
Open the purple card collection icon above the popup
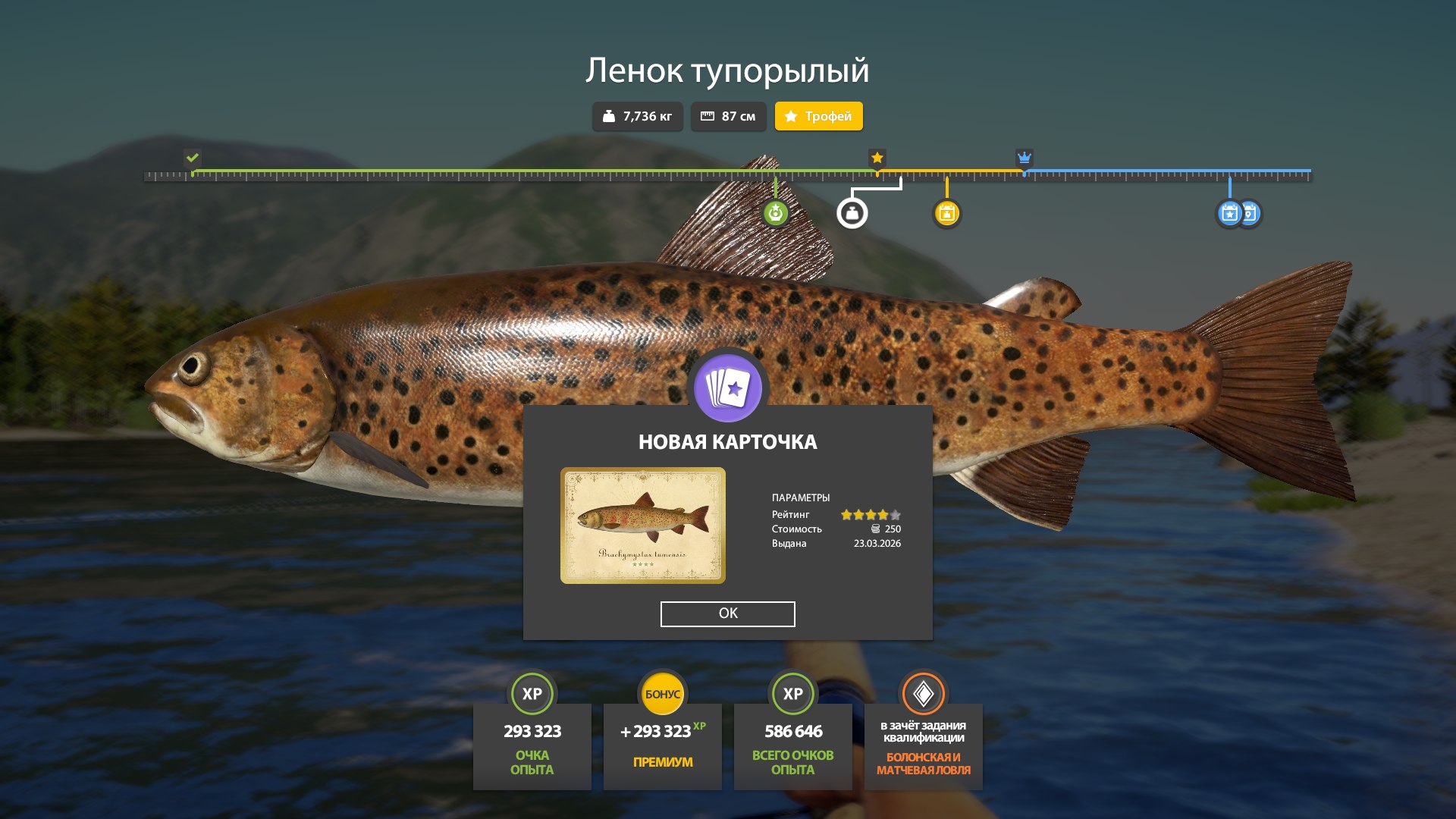727,388
